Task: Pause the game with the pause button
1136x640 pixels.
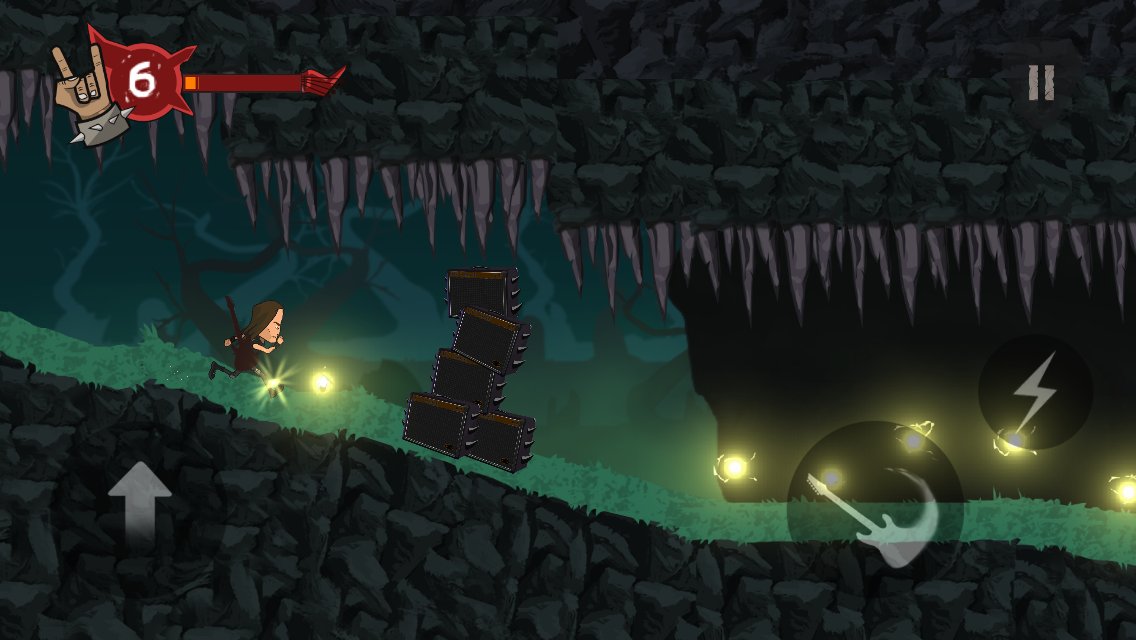Action: tap(1041, 83)
